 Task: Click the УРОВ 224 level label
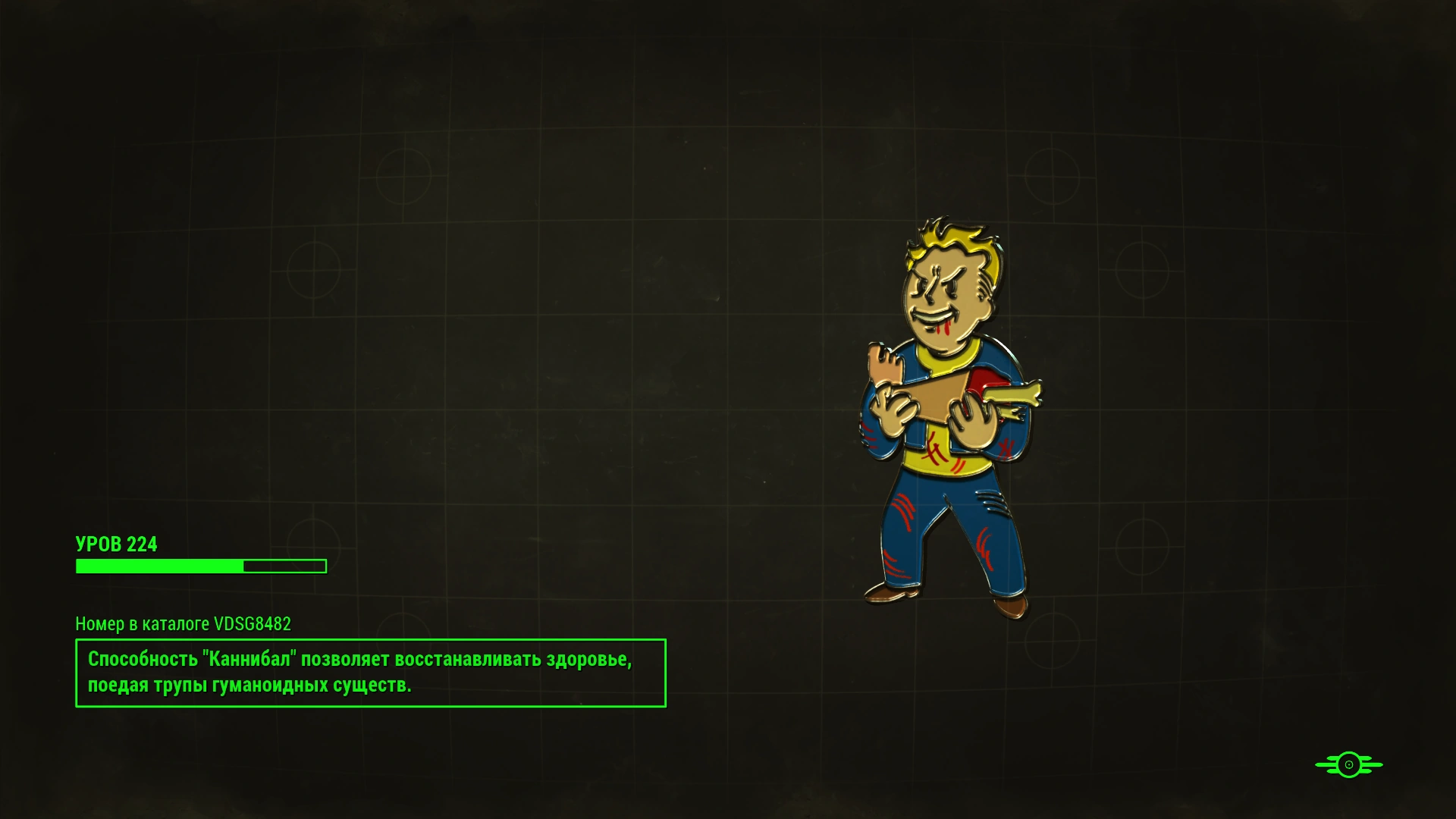pyautogui.click(x=117, y=544)
